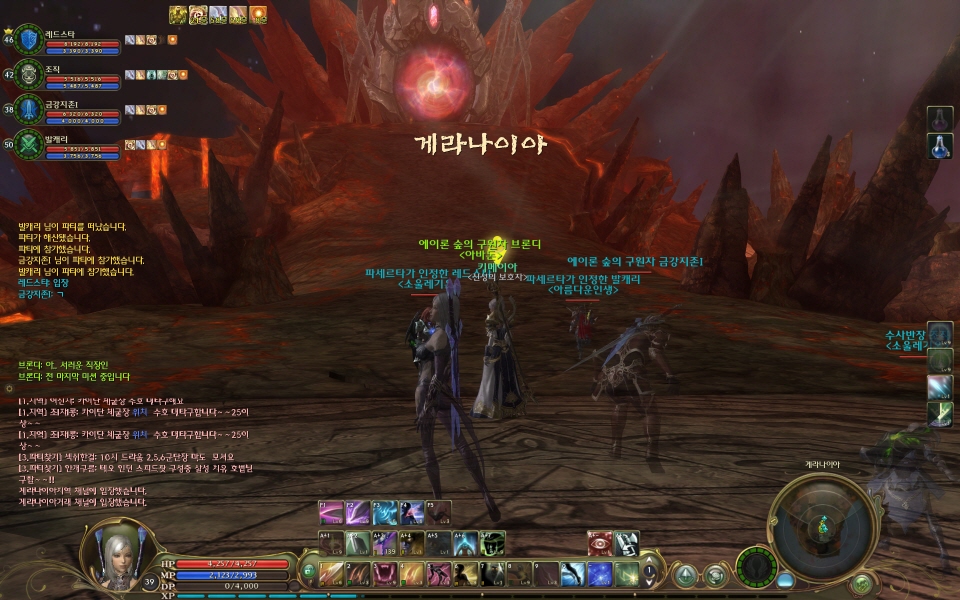Activate the green slash skill on the right
Image resolution: width=960 pixels, height=600 pixels.
click(939, 414)
